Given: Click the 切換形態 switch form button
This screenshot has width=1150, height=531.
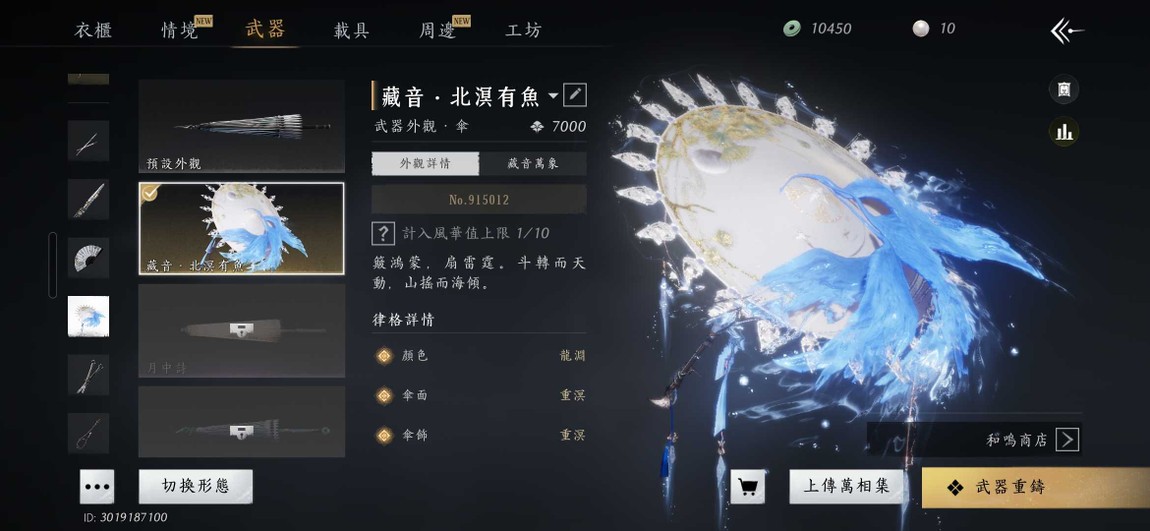Looking at the screenshot, I should 195,486.
